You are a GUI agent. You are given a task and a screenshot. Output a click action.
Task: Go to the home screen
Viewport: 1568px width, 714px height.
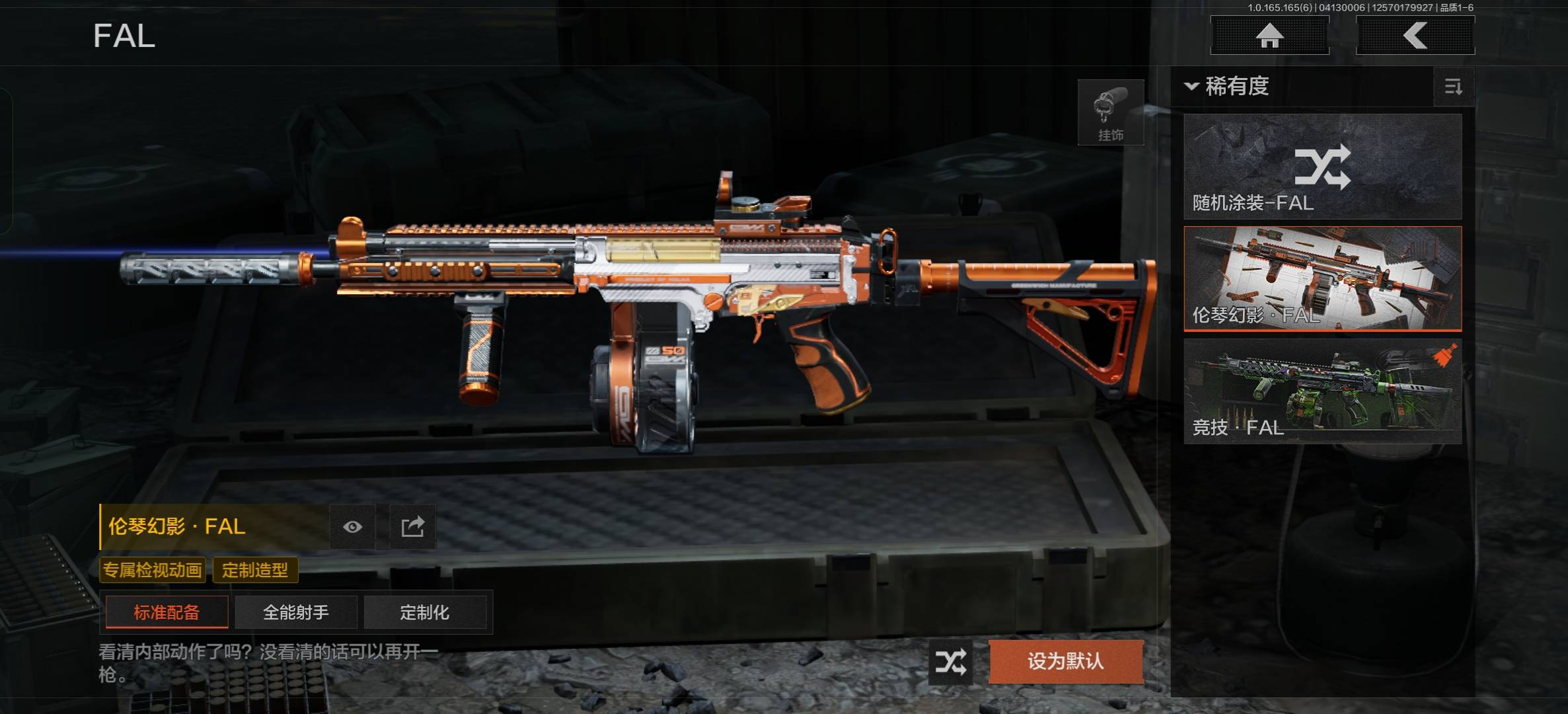pos(1269,36)
